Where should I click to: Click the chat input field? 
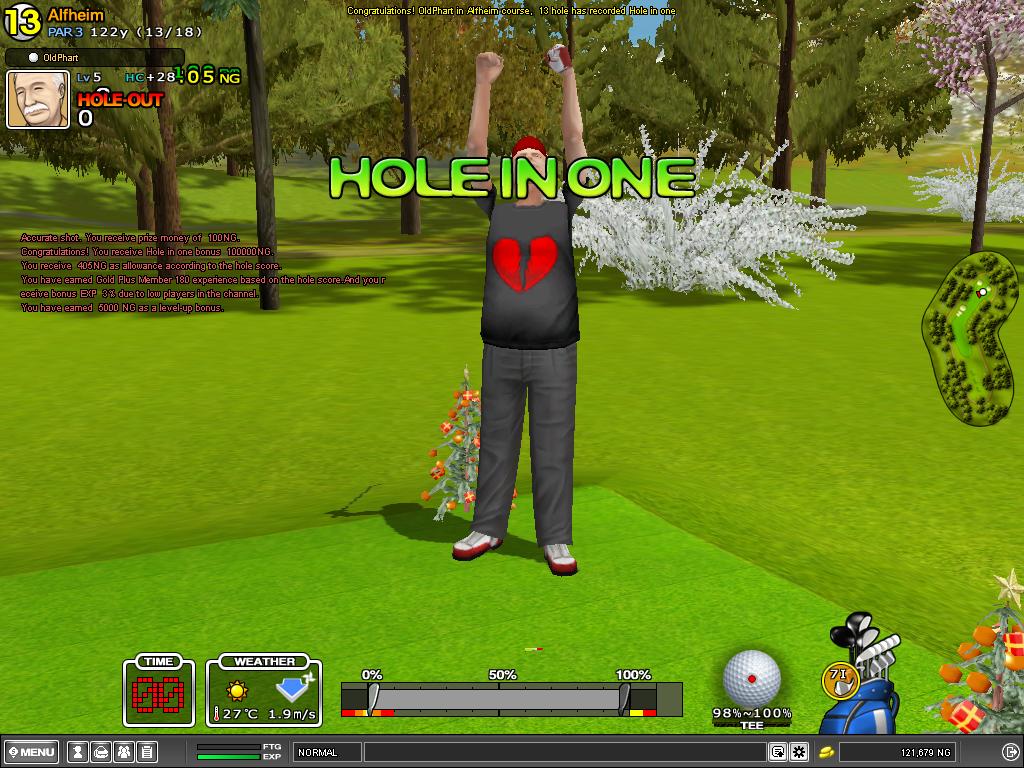pyautogui.click(x=565, y=752)
